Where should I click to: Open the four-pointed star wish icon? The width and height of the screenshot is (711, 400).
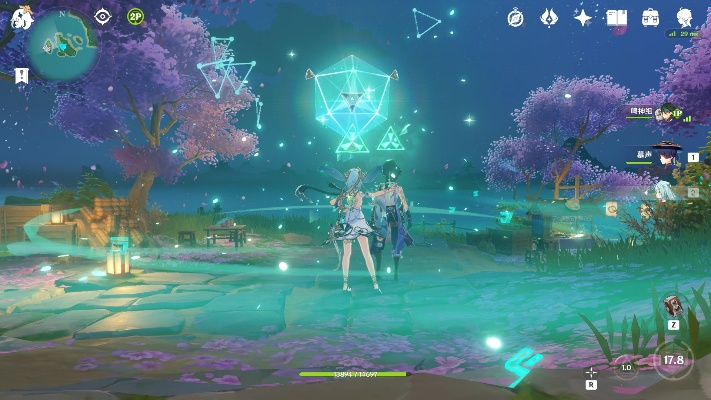click(x=583, y=17)
